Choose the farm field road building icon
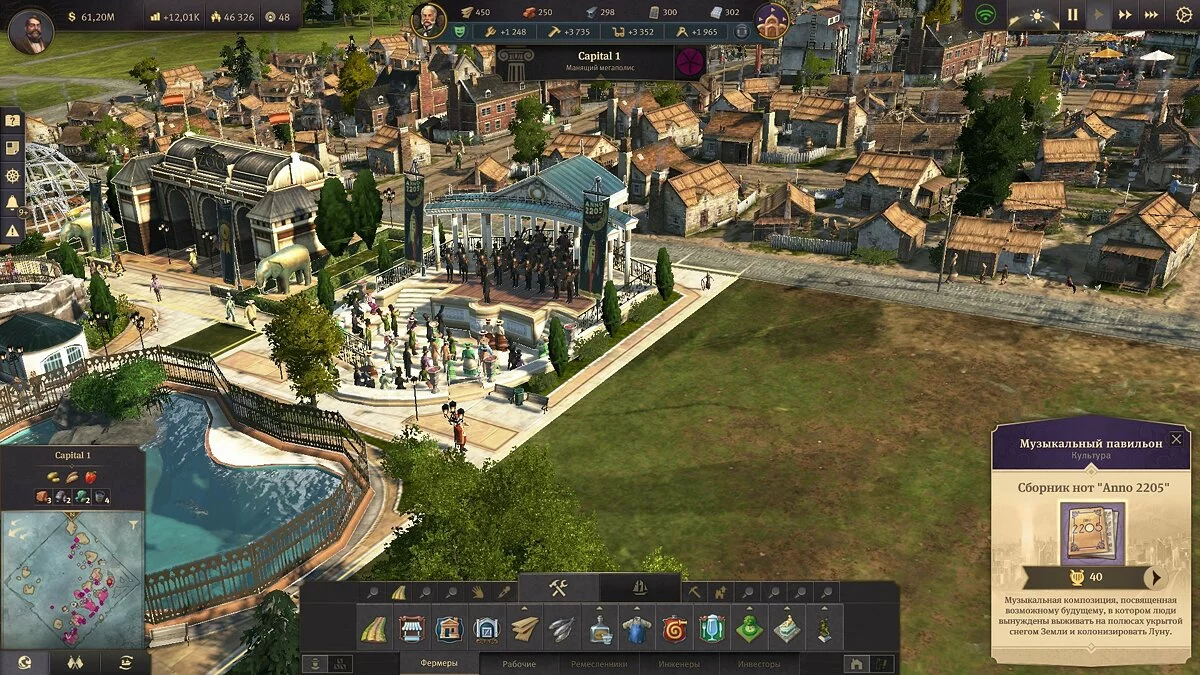Viewport: 1200px width, 675px height. coord(376,629)
